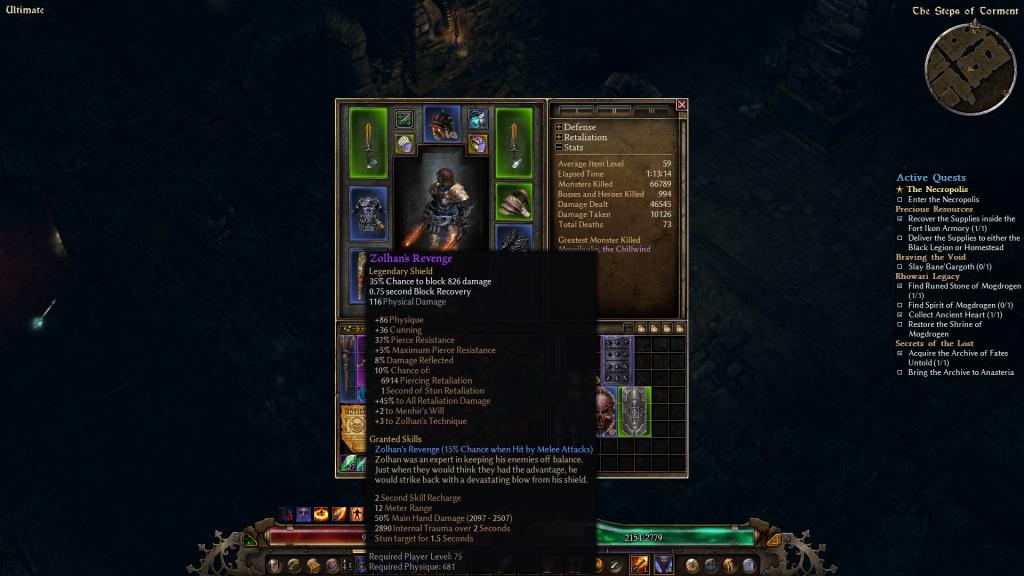
Task: Select the left ring slot
Action: point(404,143)
